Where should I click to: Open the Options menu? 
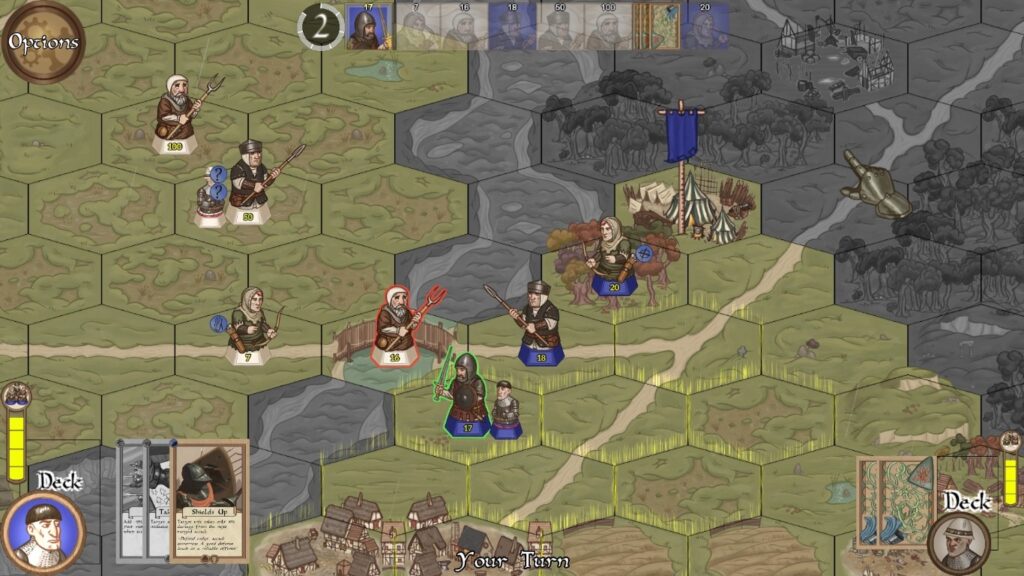pyautogui.click(x=43, y=42)
